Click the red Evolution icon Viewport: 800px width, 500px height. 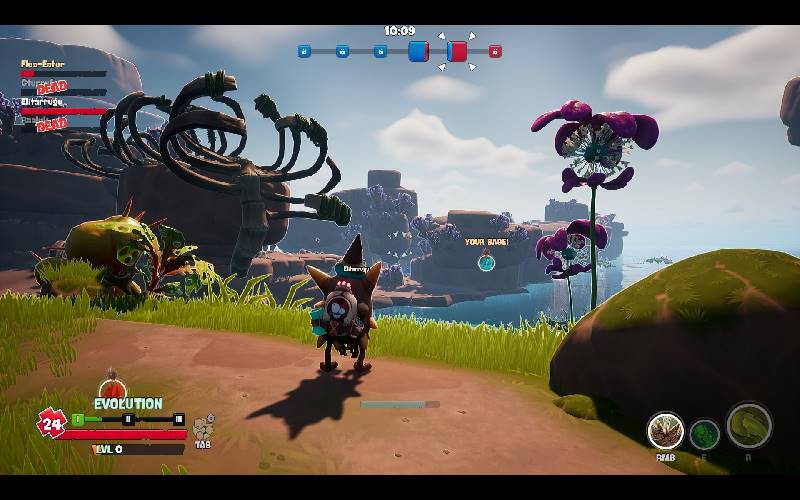114,387
